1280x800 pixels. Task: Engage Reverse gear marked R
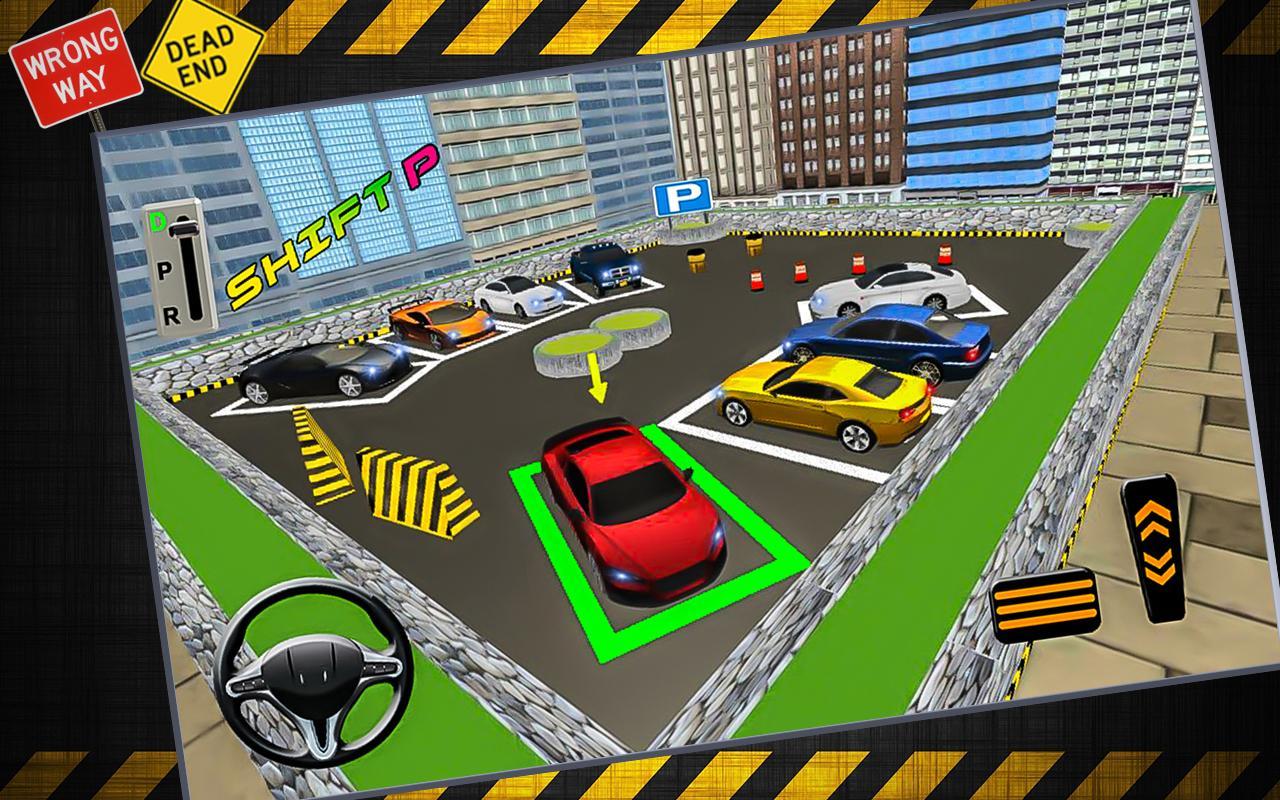tap(172, 315)
